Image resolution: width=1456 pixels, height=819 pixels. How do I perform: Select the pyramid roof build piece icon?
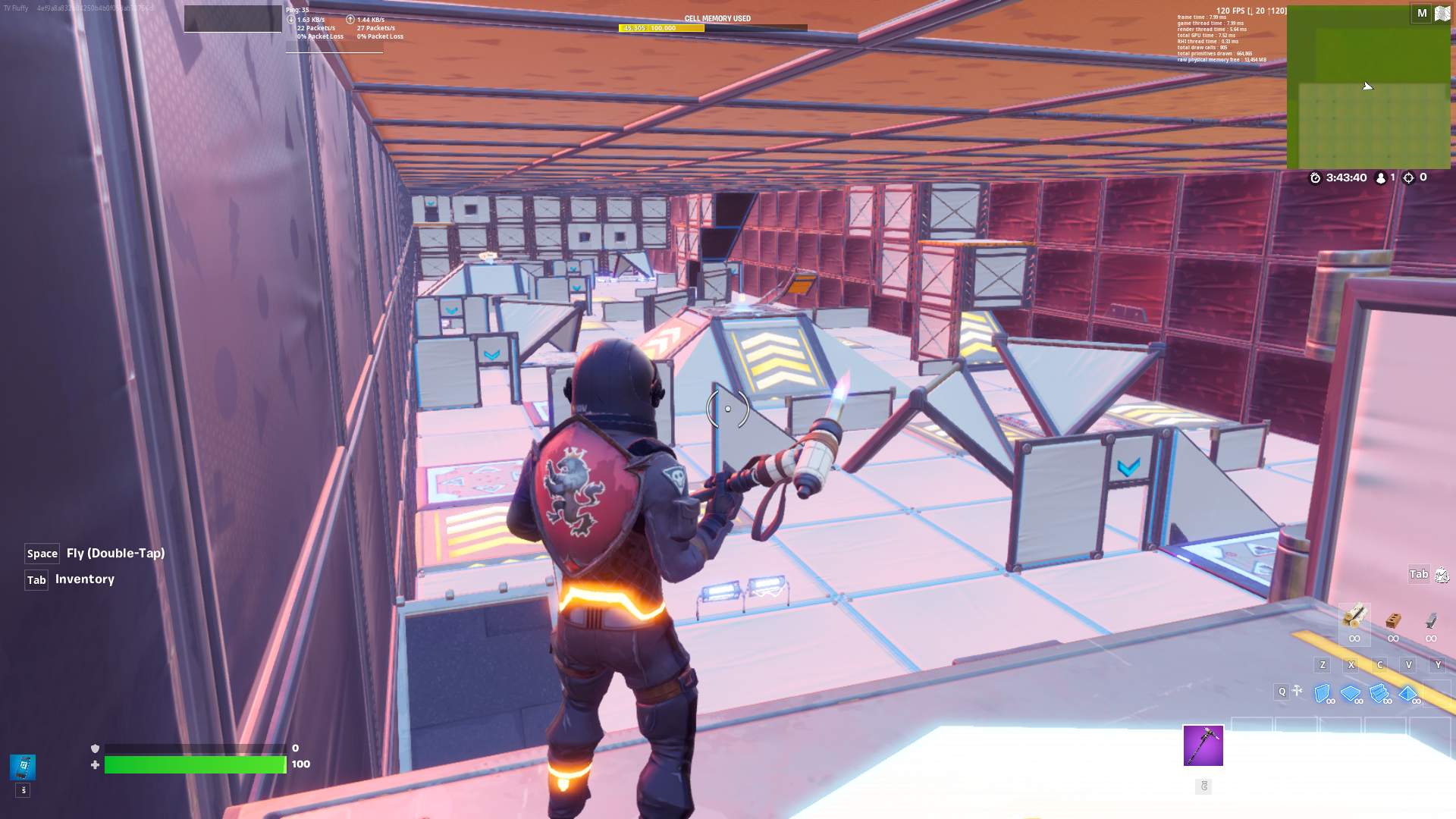pos(1407,692)
